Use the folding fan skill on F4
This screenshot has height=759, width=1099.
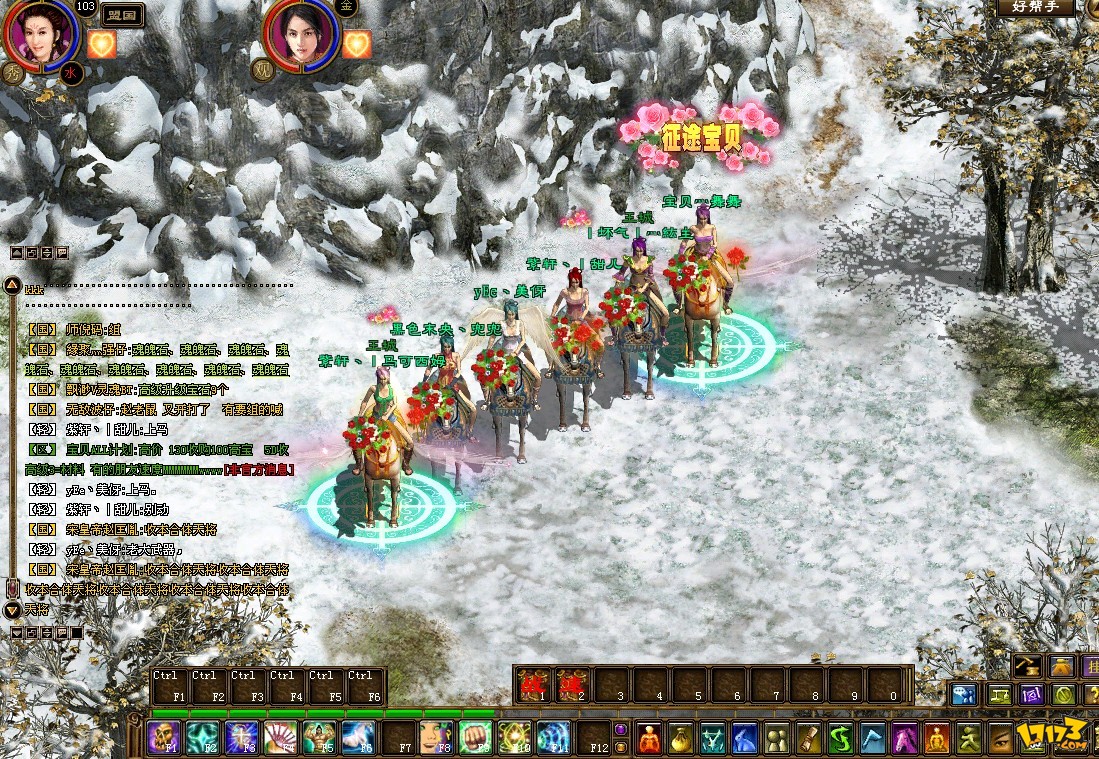point(281,737)
